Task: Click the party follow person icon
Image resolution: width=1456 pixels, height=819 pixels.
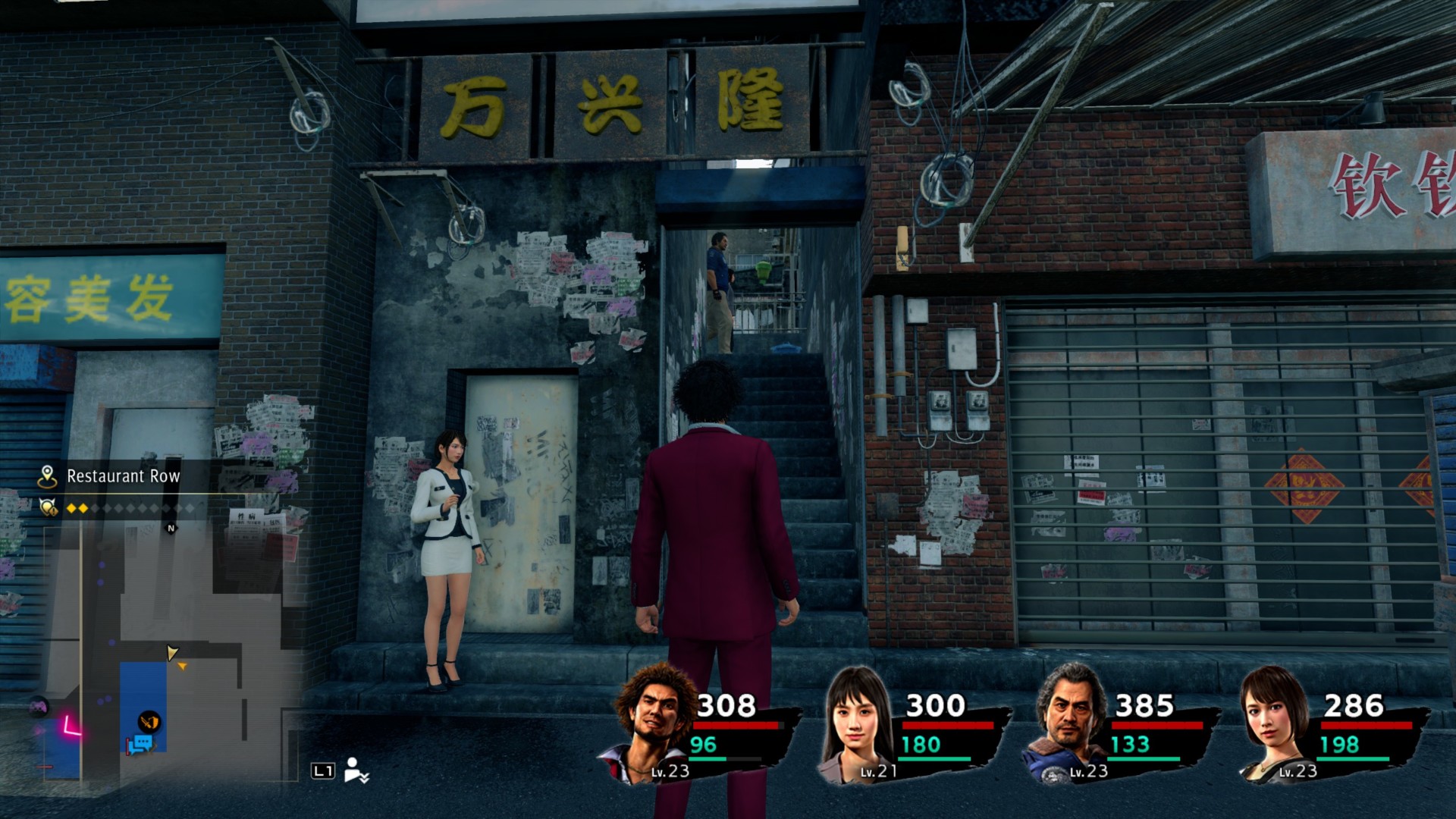Action: tap(355, 770)
